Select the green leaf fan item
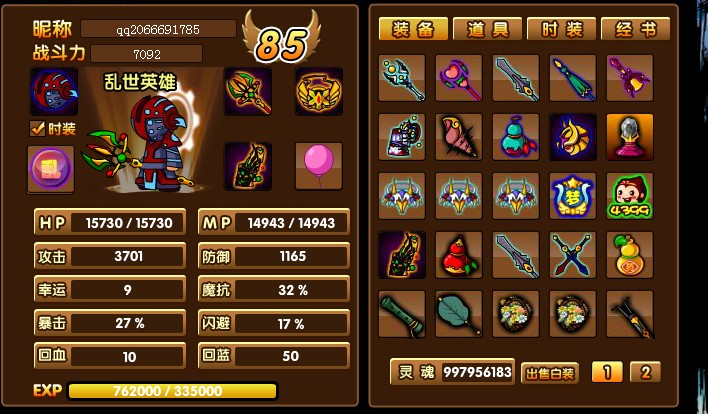 pyautogui.click(x=459, y=314)
